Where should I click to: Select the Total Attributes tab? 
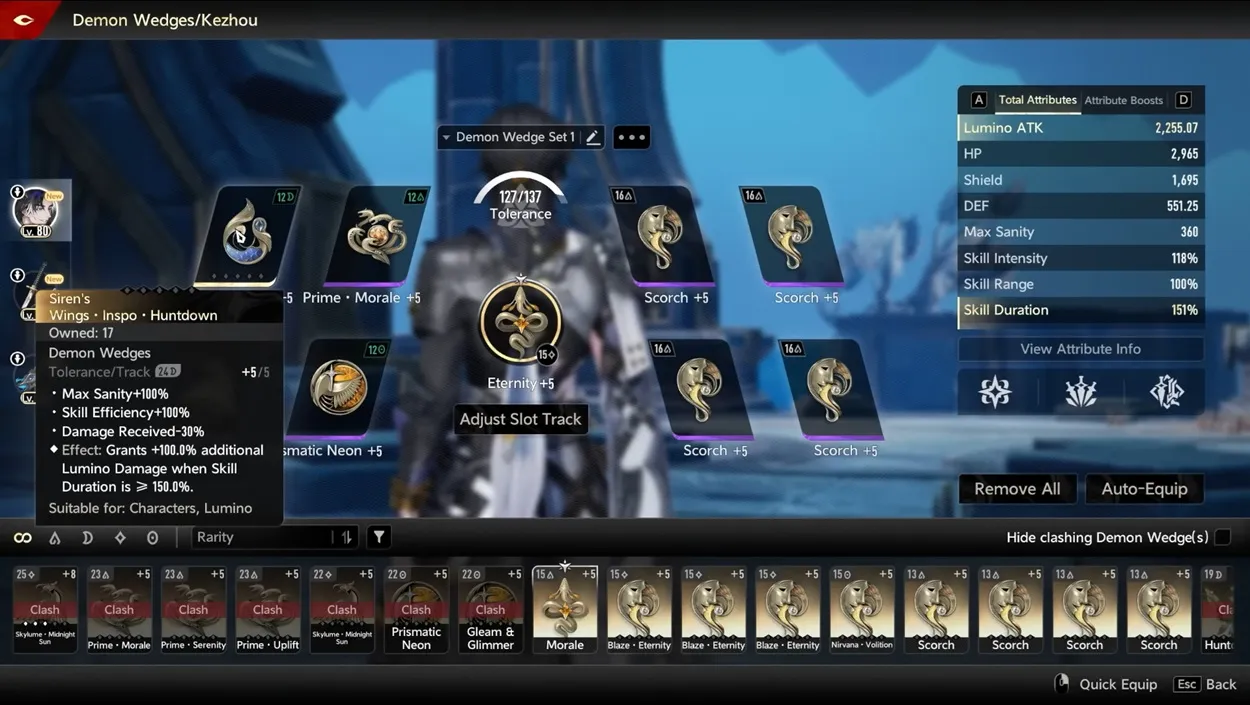point(1037,100)
